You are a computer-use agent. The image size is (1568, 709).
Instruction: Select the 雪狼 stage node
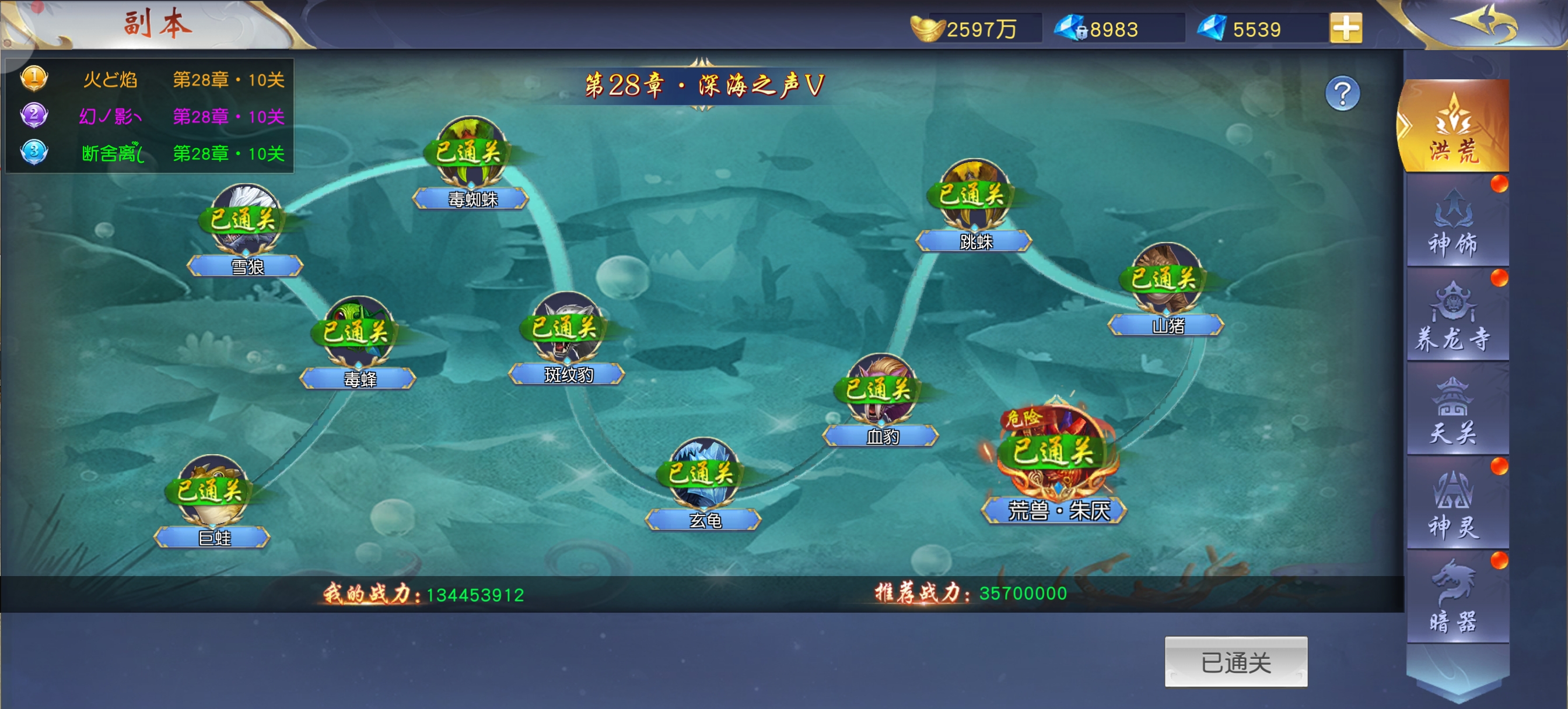(x=246, y=222)
